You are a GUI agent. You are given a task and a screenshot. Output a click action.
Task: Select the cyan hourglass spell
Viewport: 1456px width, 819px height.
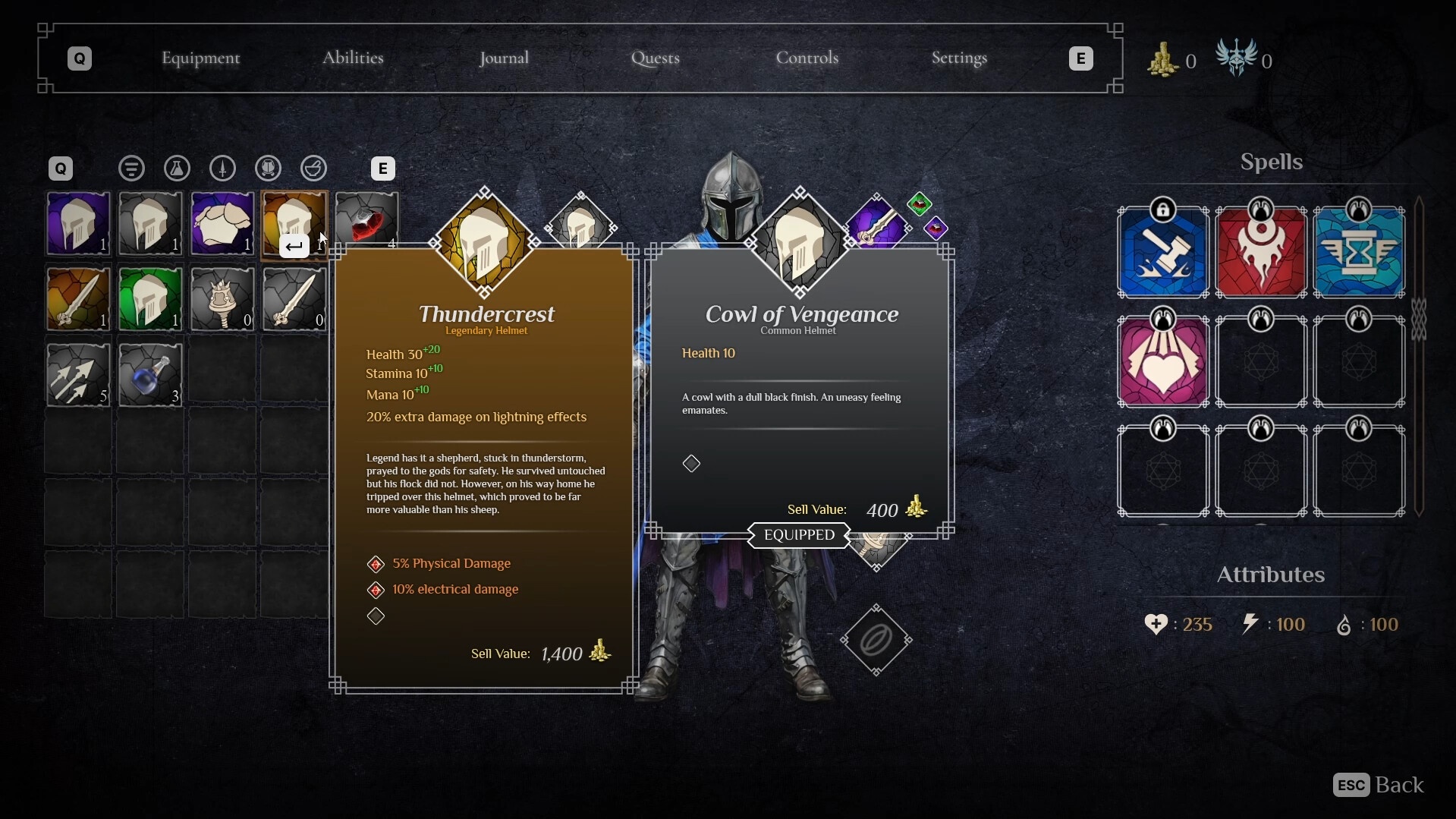coord(1359,253)
